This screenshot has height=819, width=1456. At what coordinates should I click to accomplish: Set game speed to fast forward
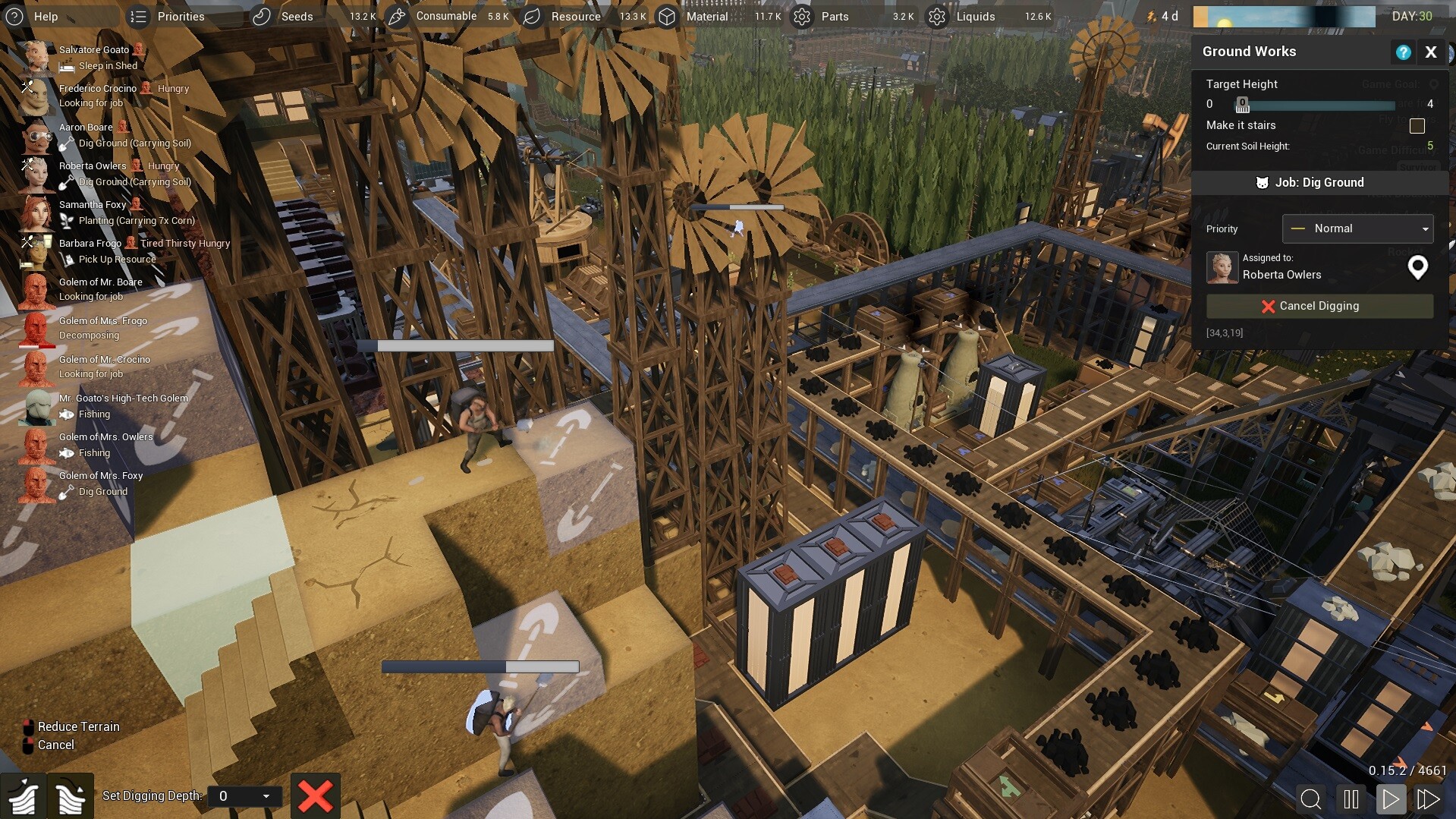[1428, 799]
